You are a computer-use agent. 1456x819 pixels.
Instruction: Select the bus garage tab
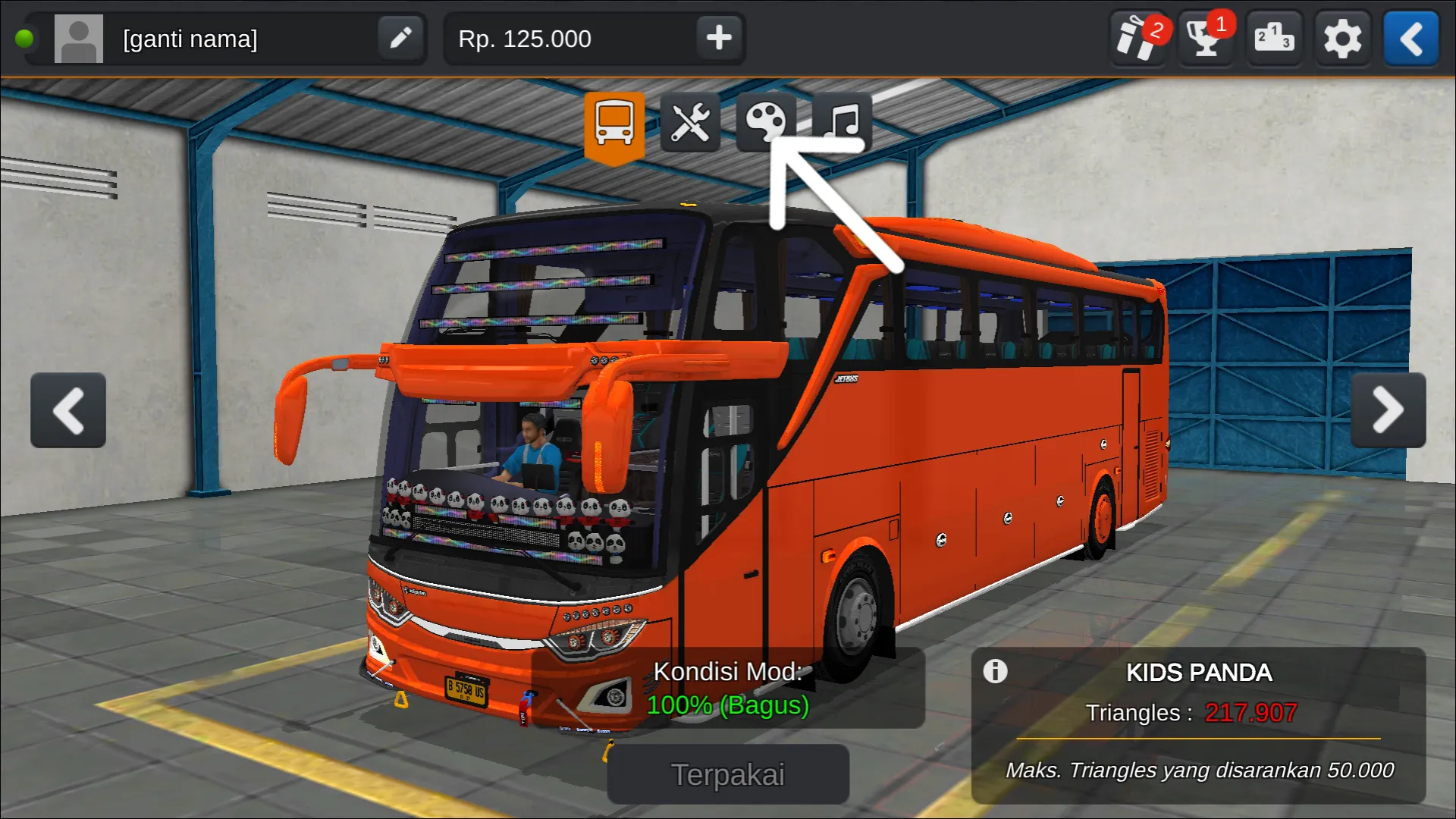tap(614, 123)
